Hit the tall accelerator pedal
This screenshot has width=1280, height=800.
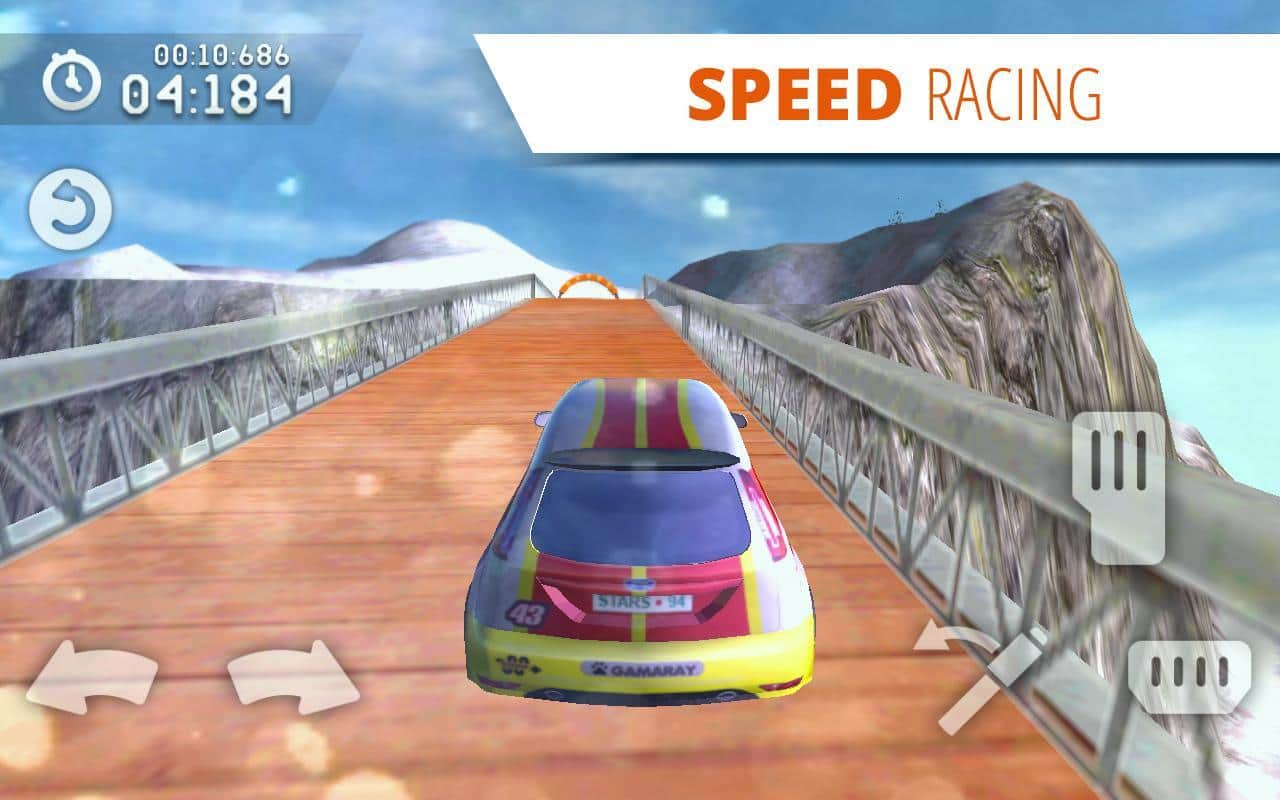click(x=1119, y=487)
